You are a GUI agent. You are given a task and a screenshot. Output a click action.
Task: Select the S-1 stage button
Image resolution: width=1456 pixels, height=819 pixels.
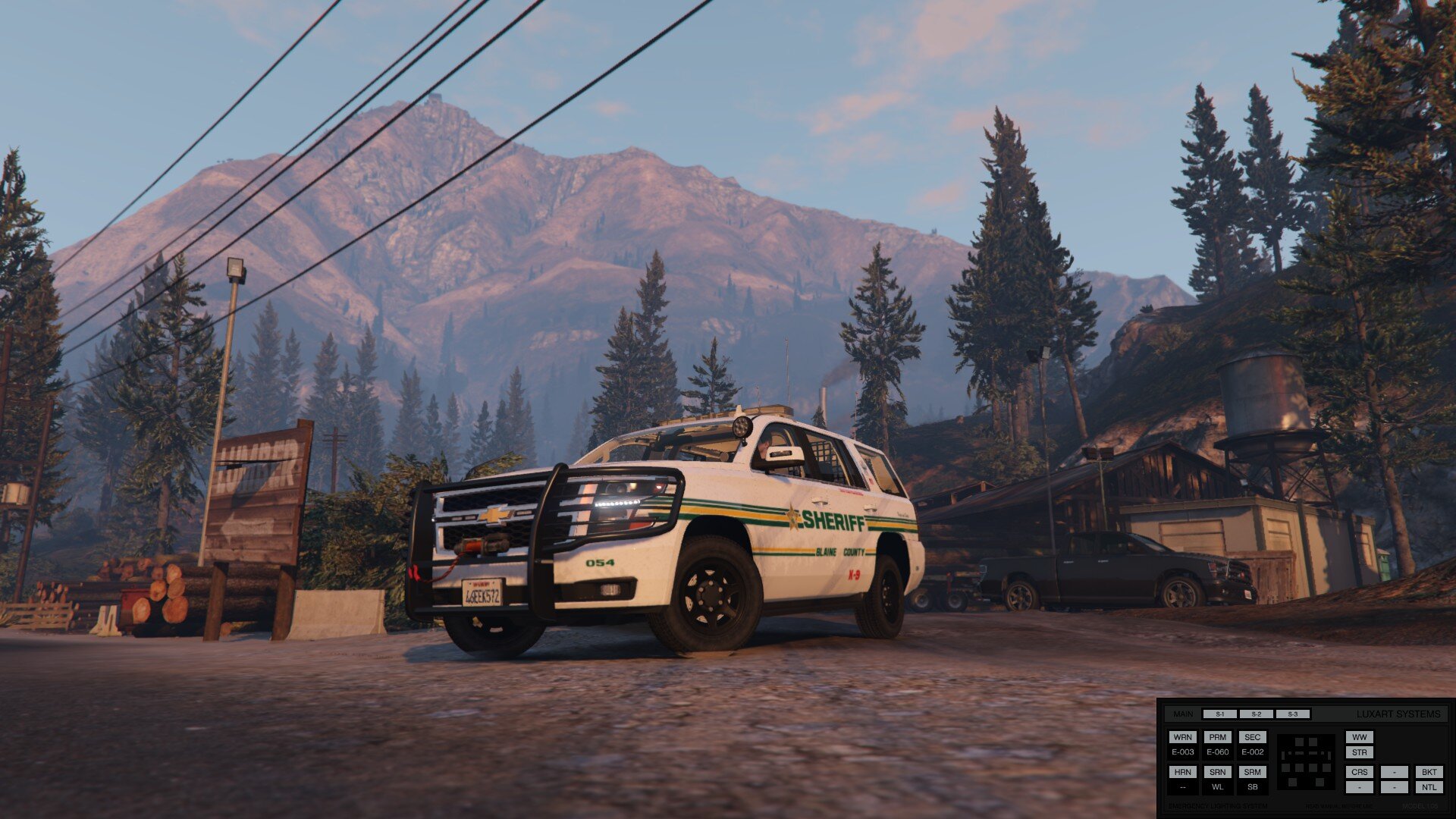[x=1219, y=714]
